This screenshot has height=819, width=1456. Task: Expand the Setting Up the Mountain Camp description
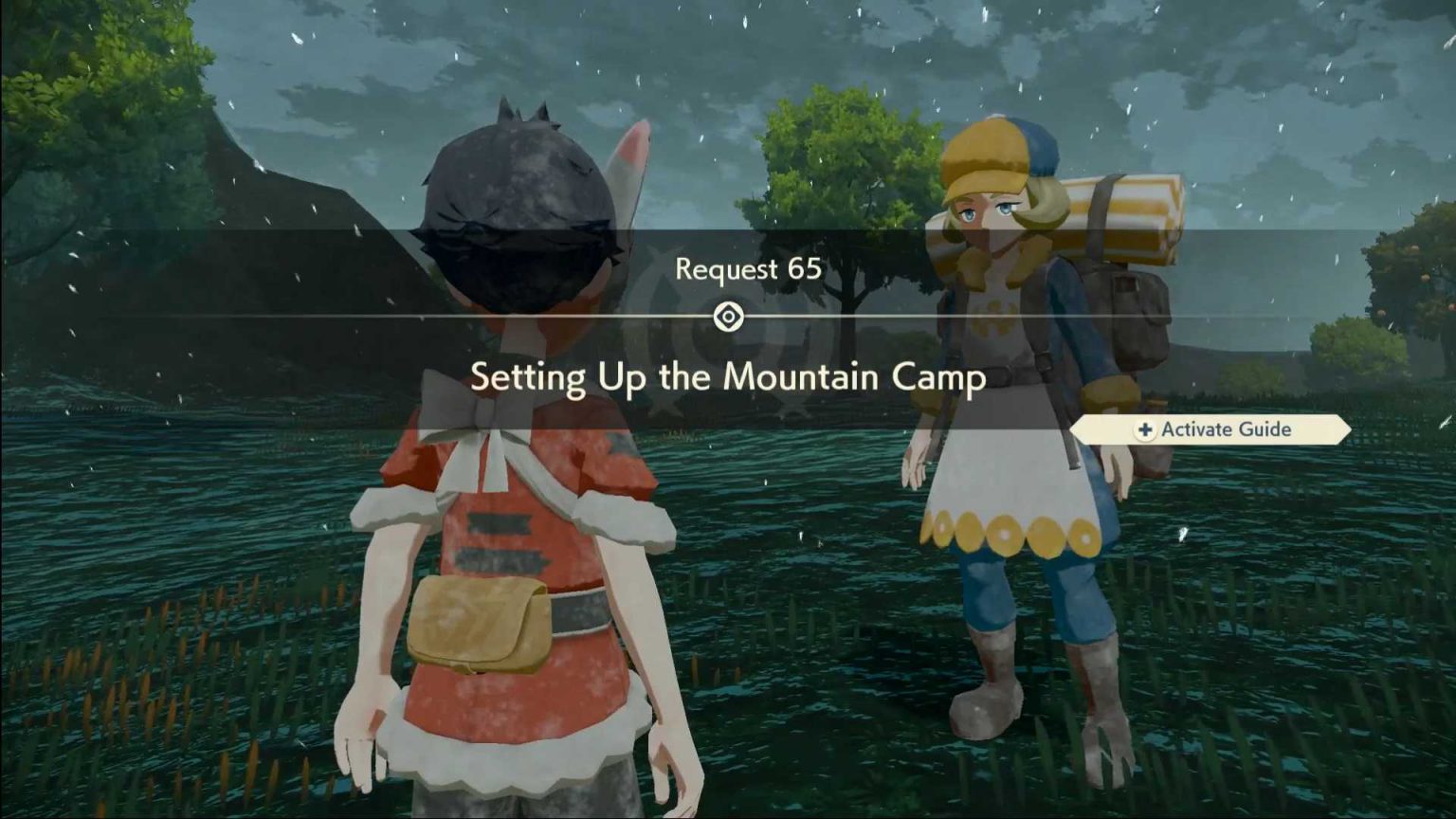tap(728, 377)
